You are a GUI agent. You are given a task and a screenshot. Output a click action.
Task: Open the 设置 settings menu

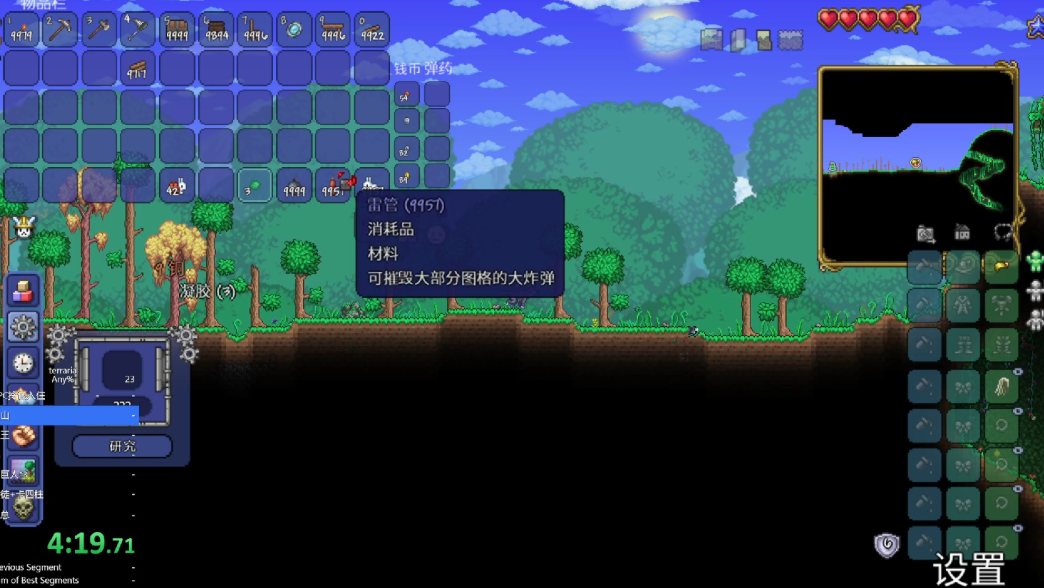click(969, 568)
